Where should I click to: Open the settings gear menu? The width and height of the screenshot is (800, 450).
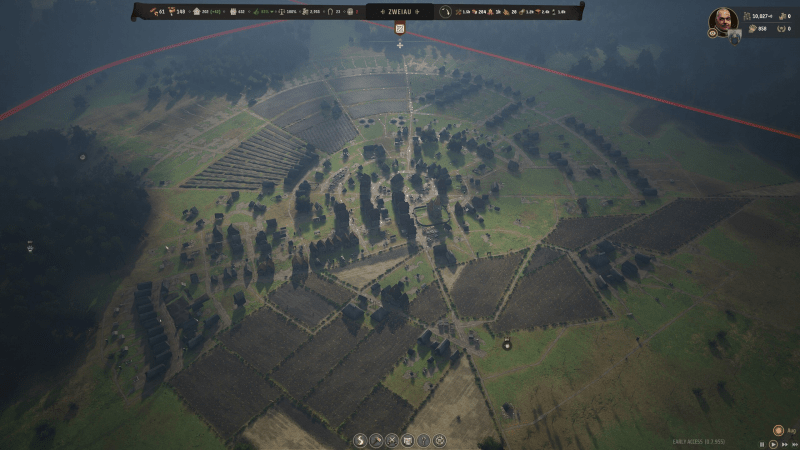(439, 440)
